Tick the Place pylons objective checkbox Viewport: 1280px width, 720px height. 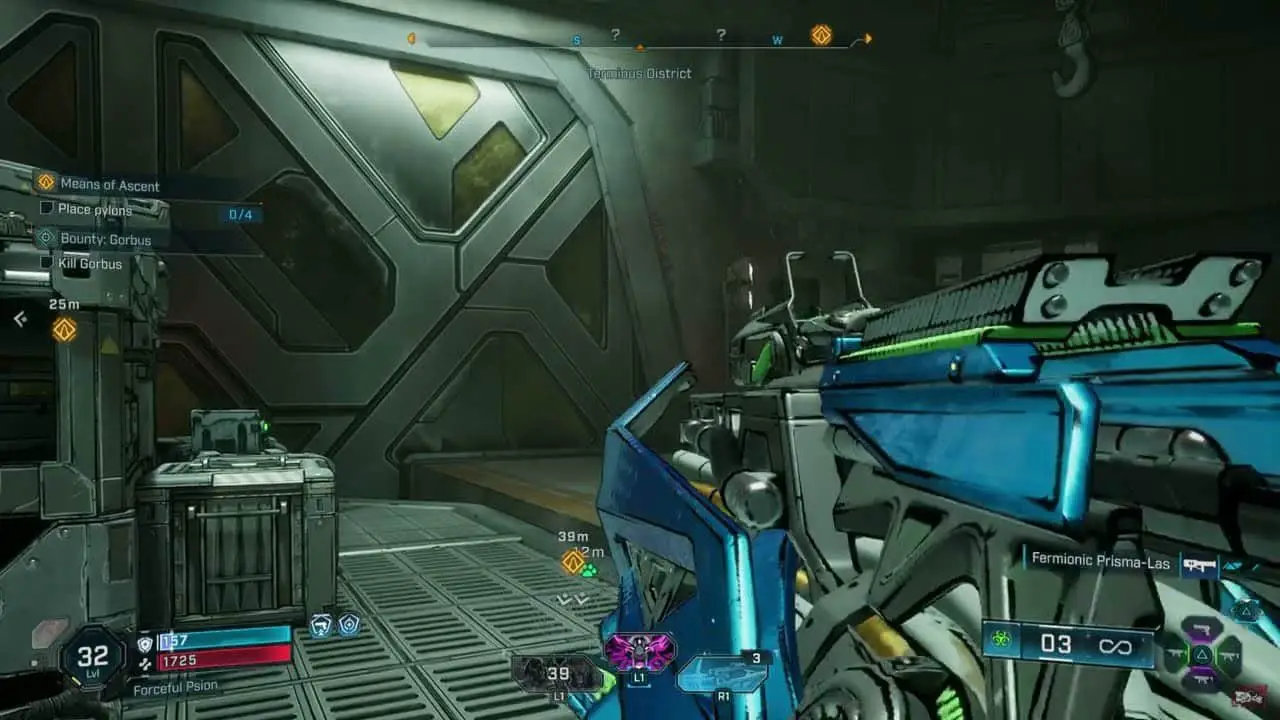click(46, 209)
